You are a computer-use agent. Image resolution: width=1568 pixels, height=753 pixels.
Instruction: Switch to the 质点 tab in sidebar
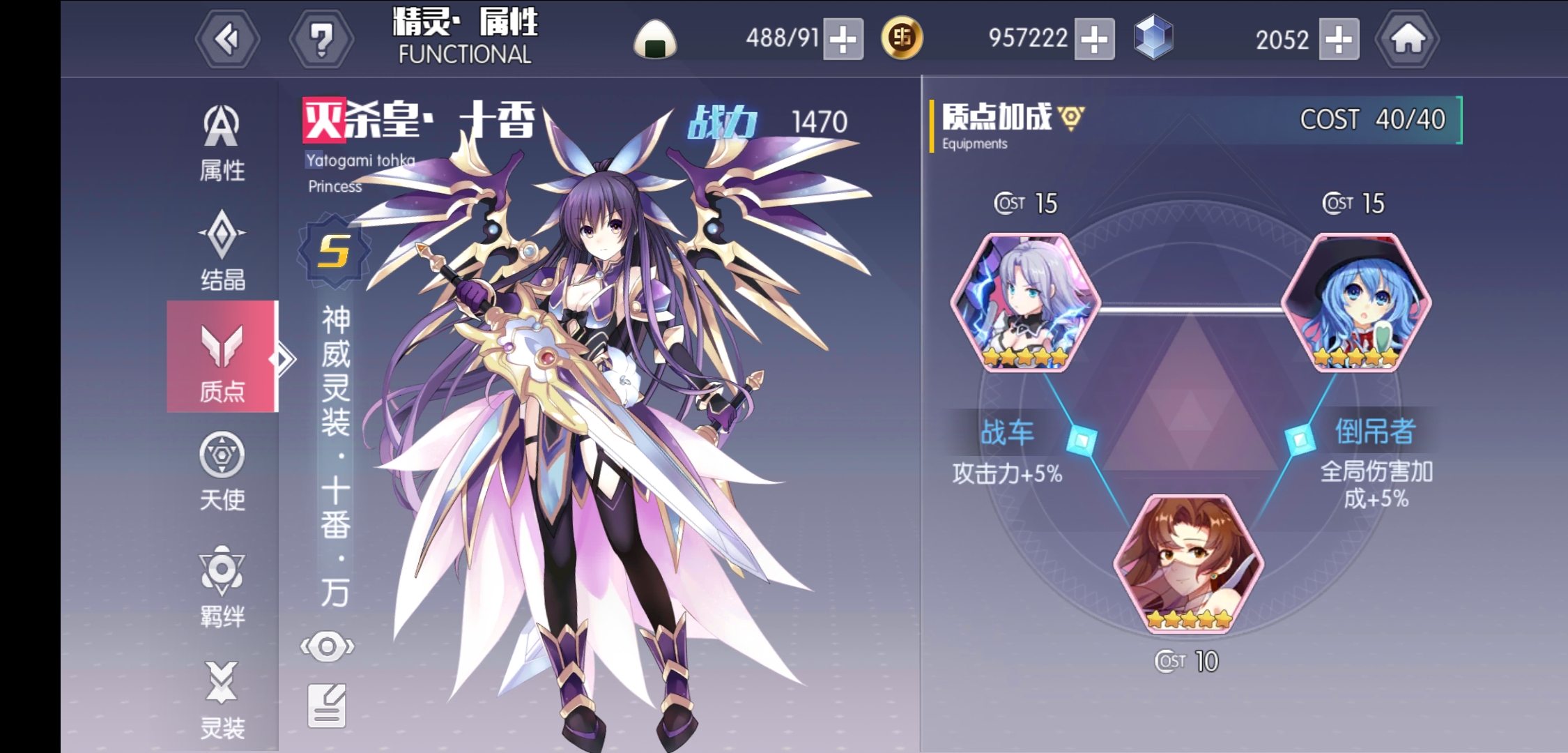222,356
